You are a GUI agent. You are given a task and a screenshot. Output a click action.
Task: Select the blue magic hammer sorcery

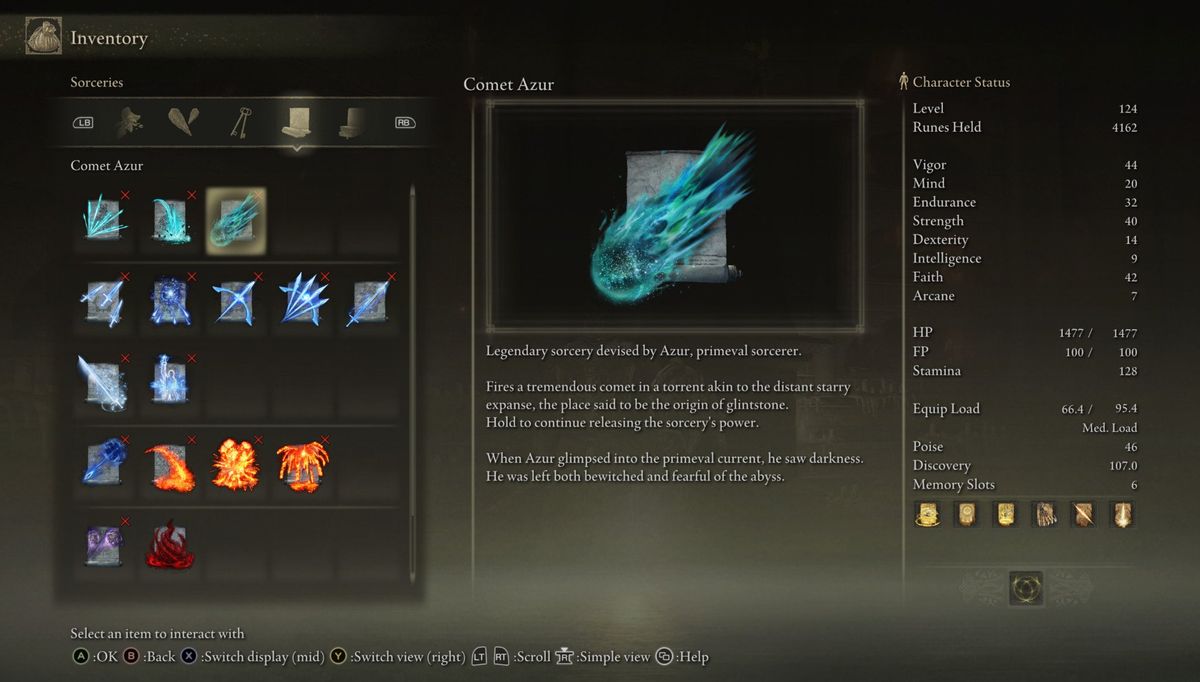(x=104, y=464)
